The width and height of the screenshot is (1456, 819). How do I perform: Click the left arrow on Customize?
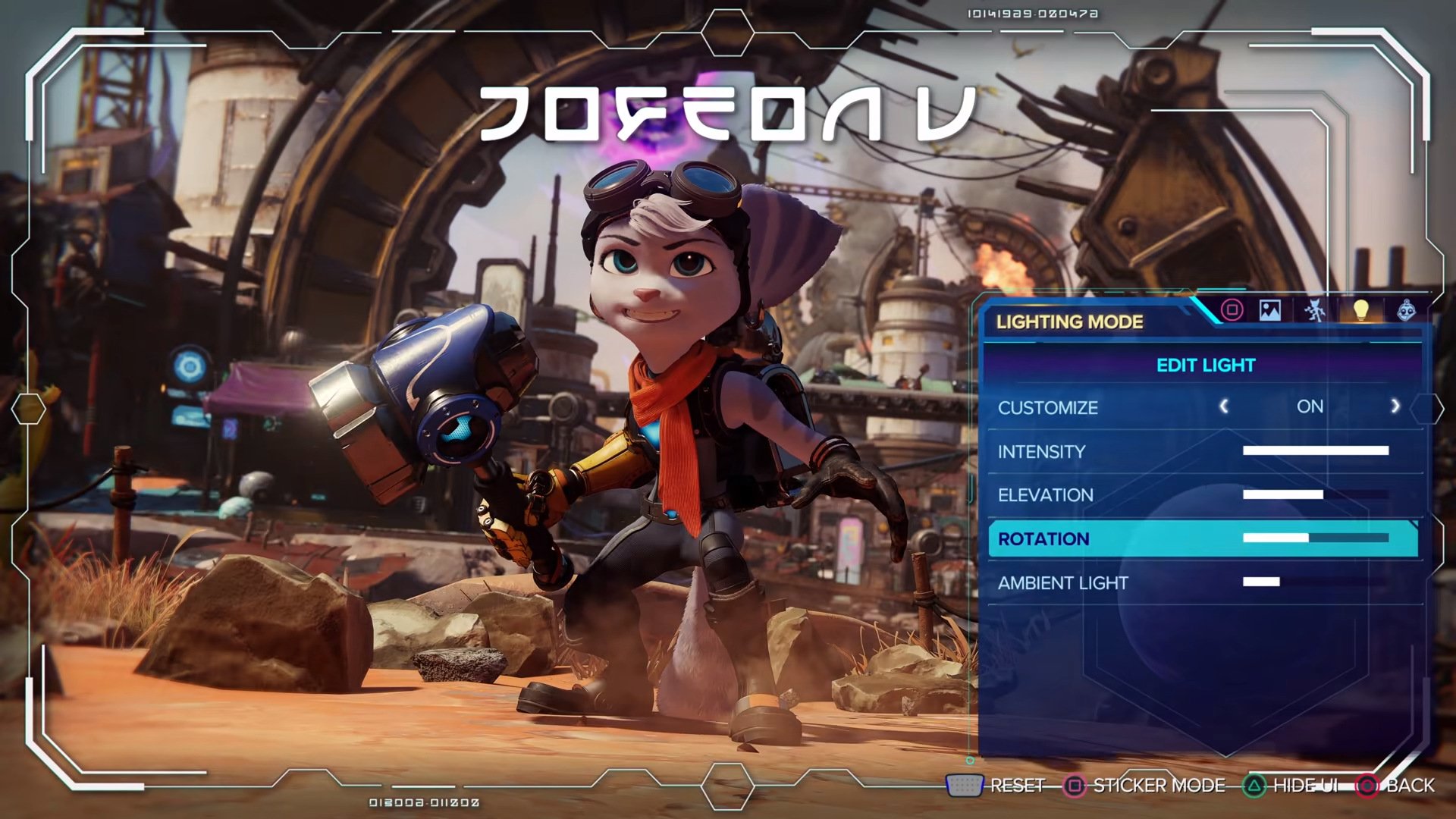coord(1223,406)
